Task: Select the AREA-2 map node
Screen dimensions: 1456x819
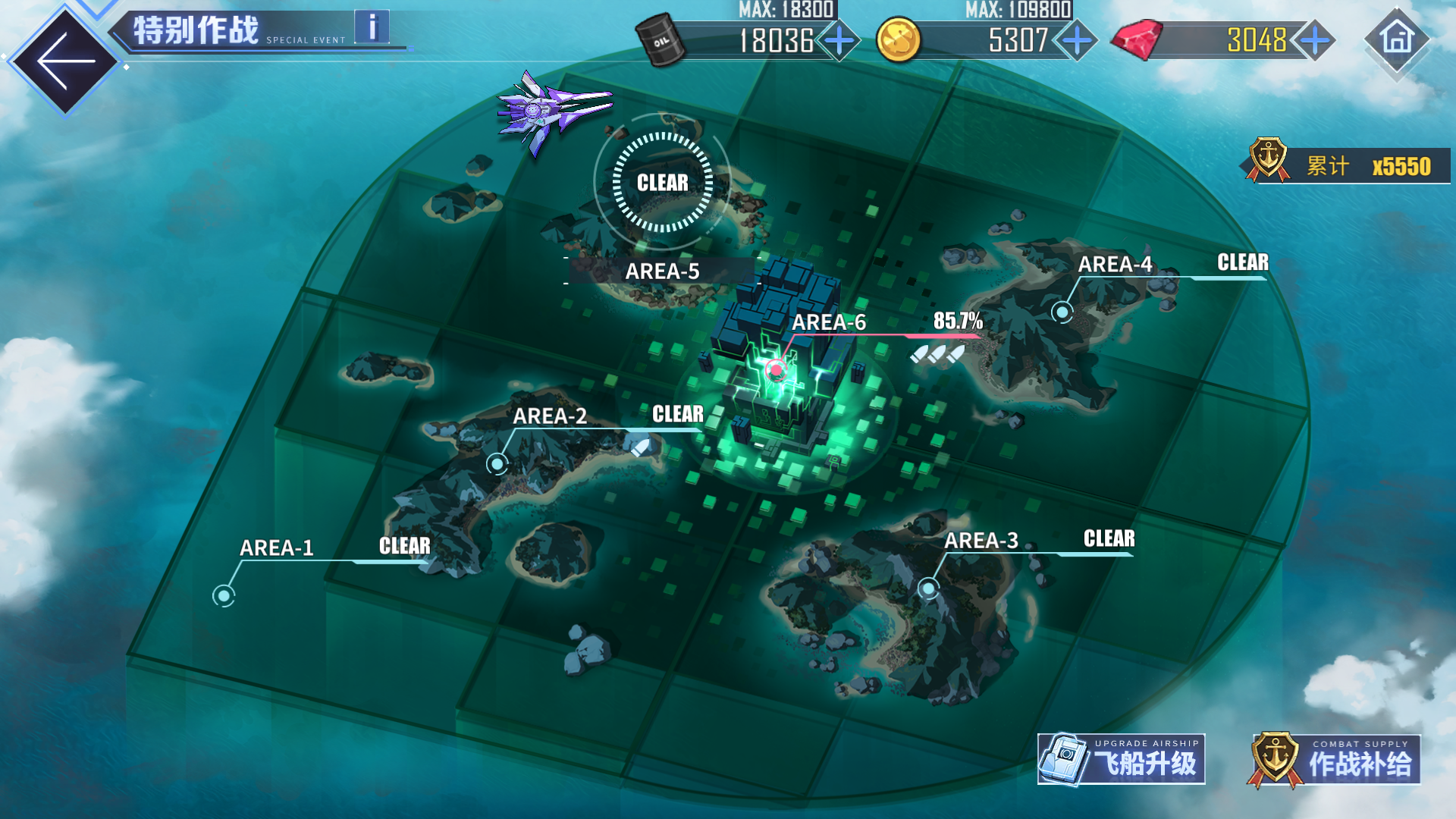Action: [497, 463]
